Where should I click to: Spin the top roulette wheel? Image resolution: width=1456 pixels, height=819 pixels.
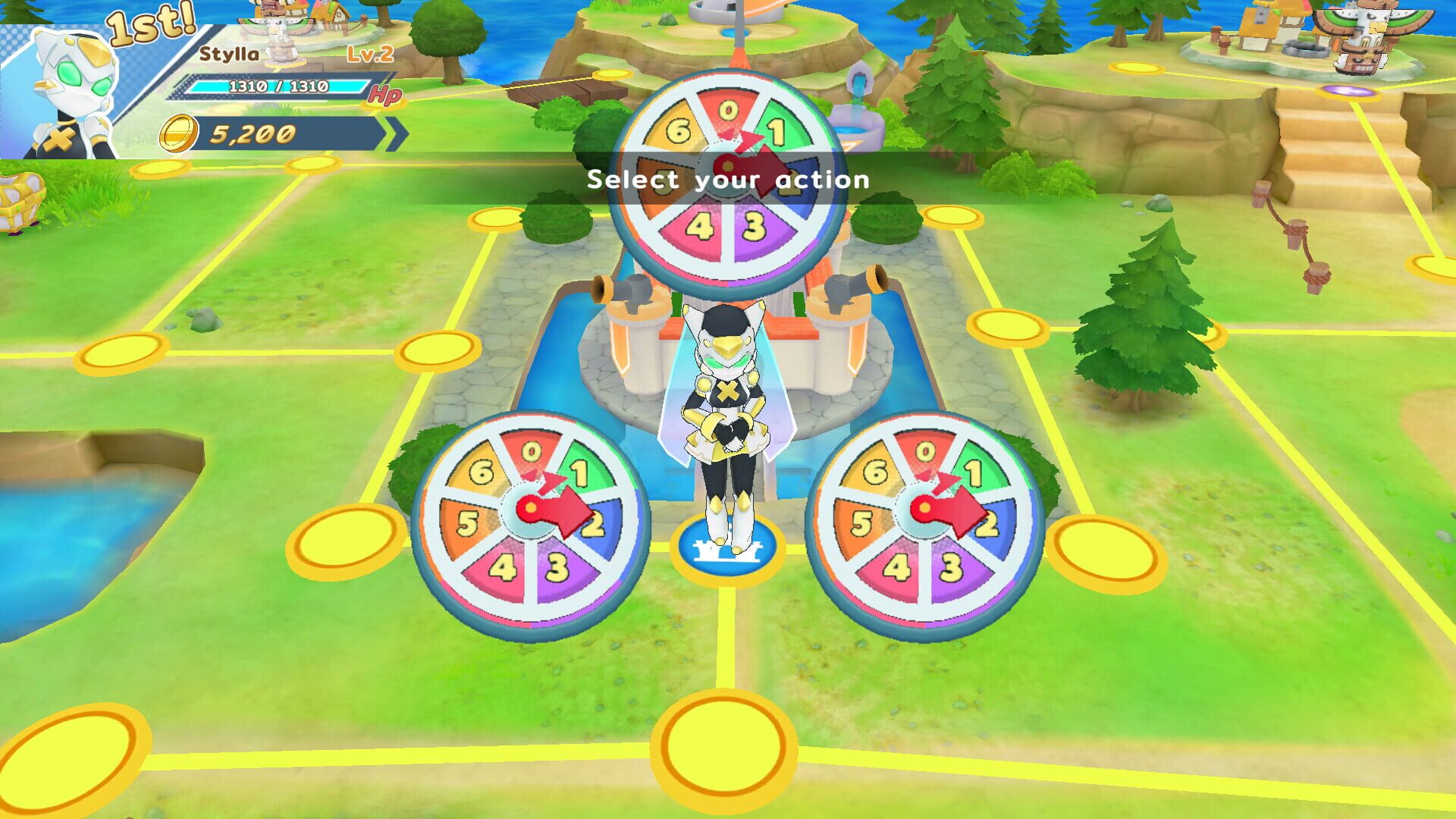730,171
